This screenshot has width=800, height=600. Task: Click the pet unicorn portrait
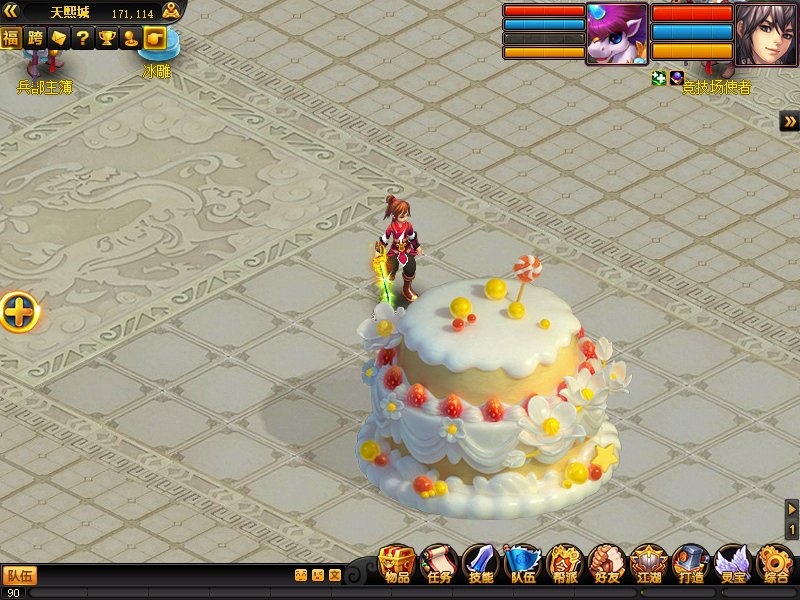616,35
